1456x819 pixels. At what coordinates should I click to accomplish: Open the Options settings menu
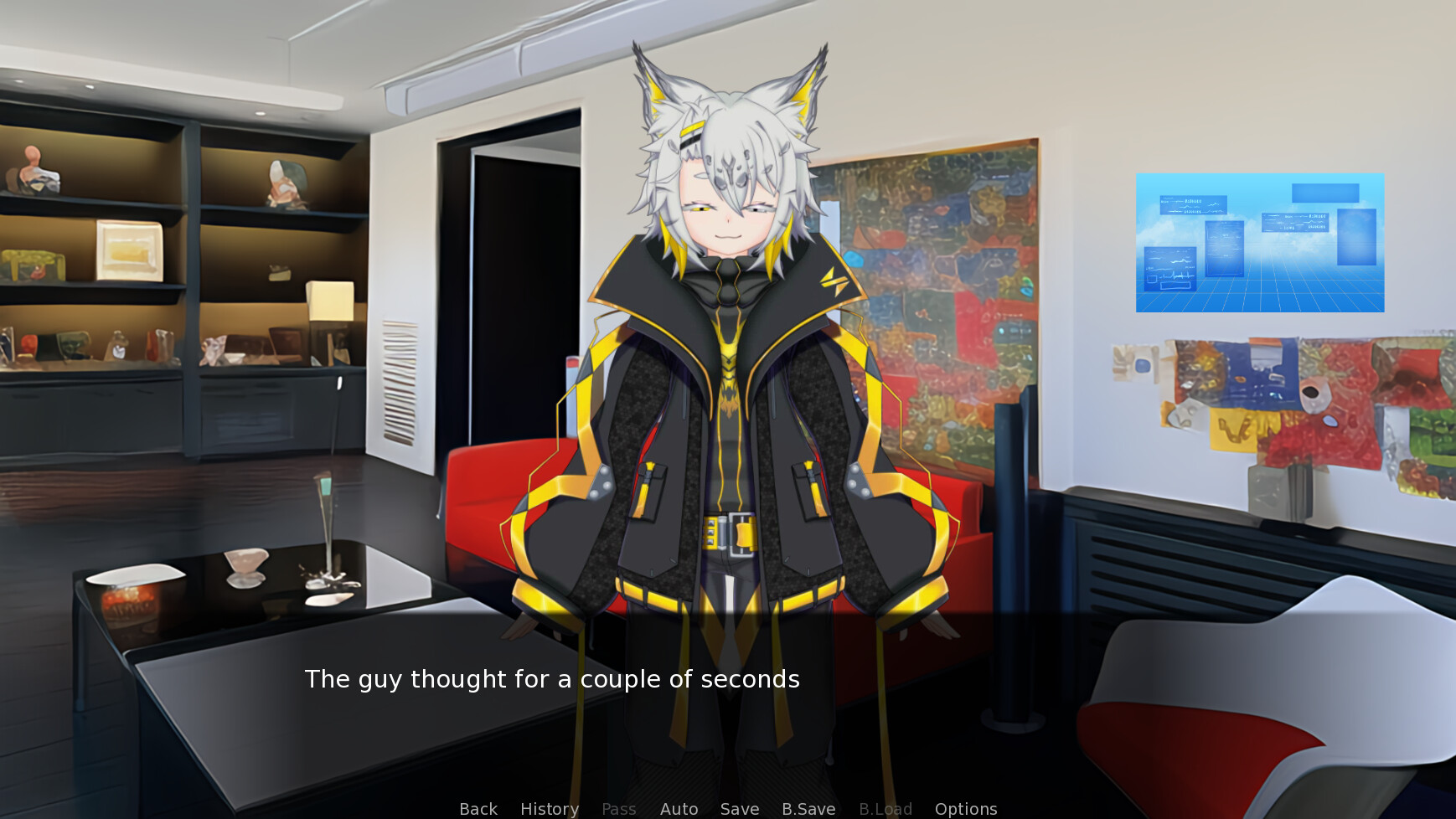(x=965, y=808)
